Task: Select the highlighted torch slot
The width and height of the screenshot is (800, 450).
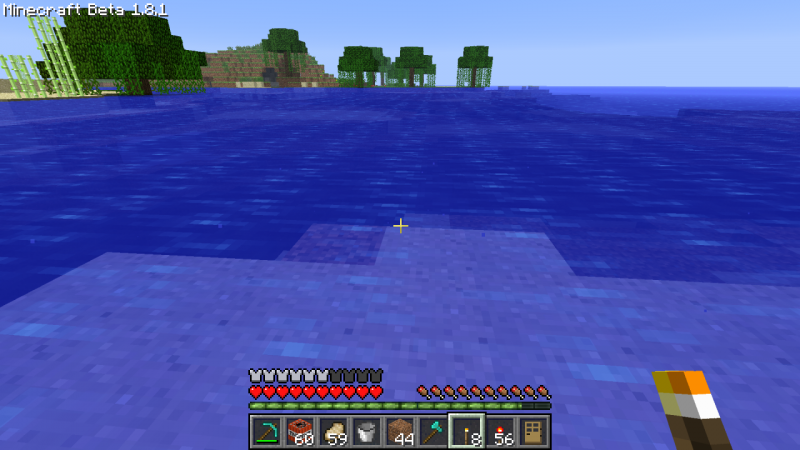Action: pos(467,431)
